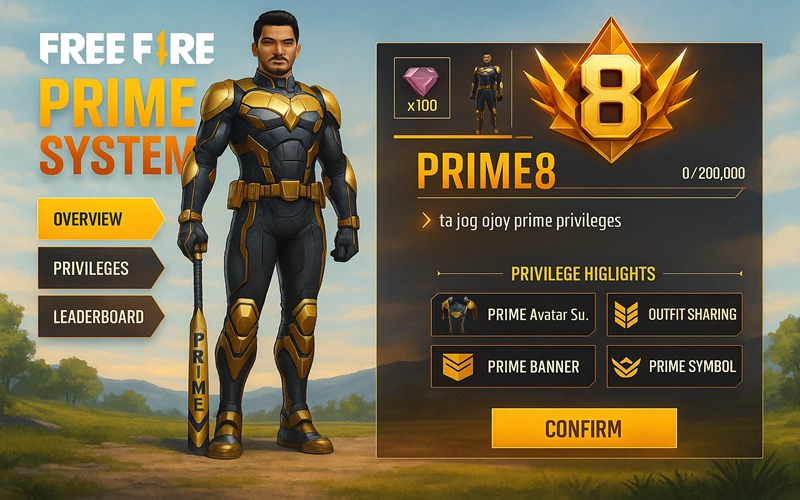Click the Confirm button
The image size is (800, 500).
coord(584,429)
